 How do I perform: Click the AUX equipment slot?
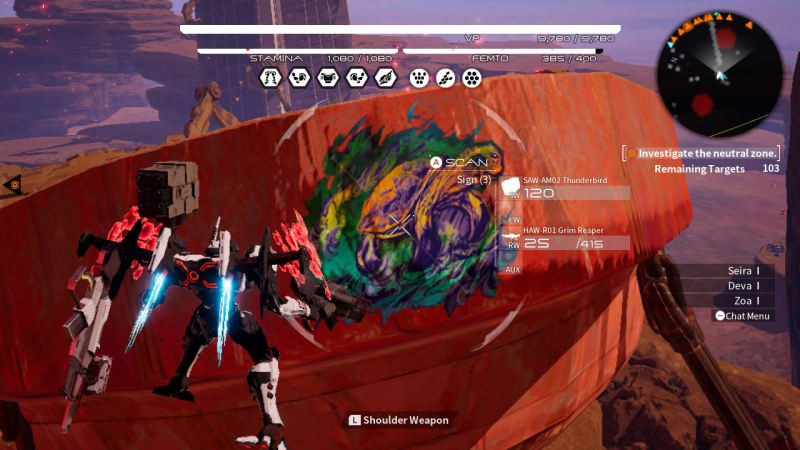513,269
